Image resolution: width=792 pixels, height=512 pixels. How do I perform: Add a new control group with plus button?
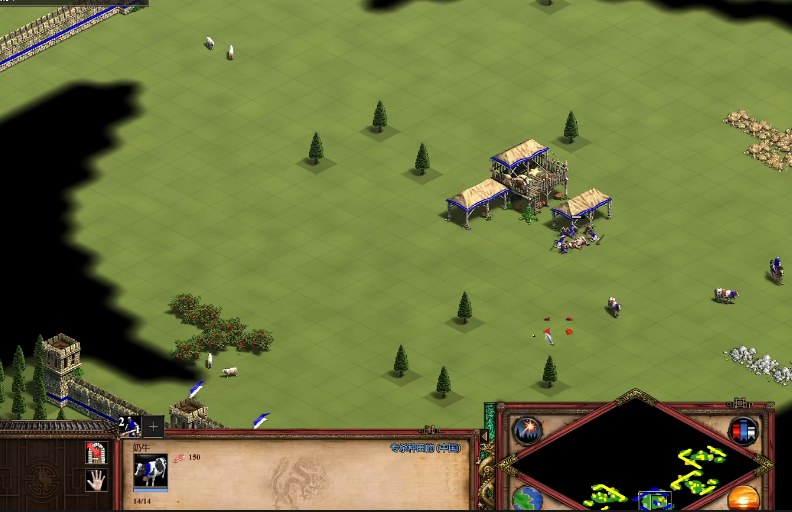pyautogui.click(x=152, y=426)
